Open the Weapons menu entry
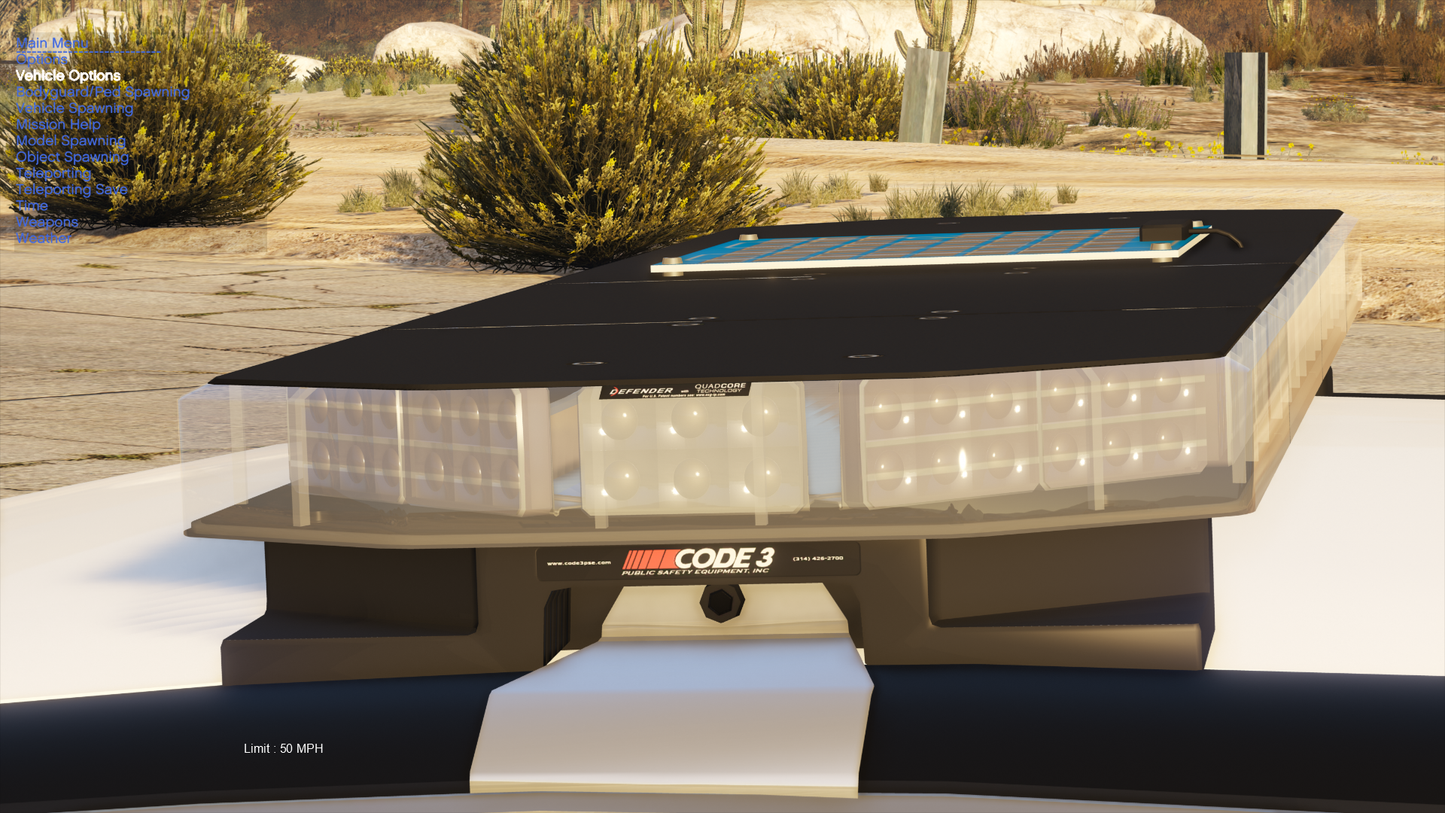Image resolution: width=1445 pixels, height=813 pixels. (47, 222)
